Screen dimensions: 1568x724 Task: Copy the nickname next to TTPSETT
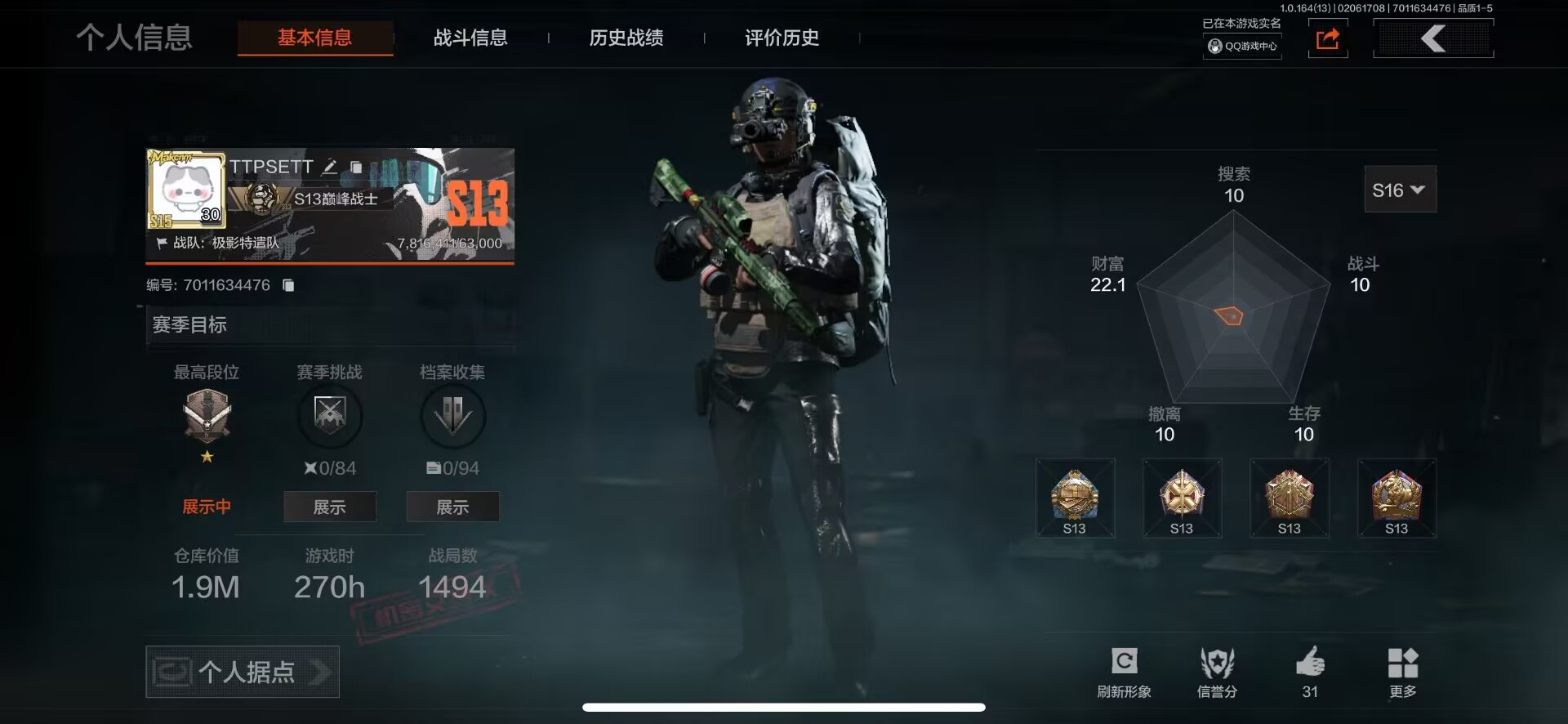point(356,167)
